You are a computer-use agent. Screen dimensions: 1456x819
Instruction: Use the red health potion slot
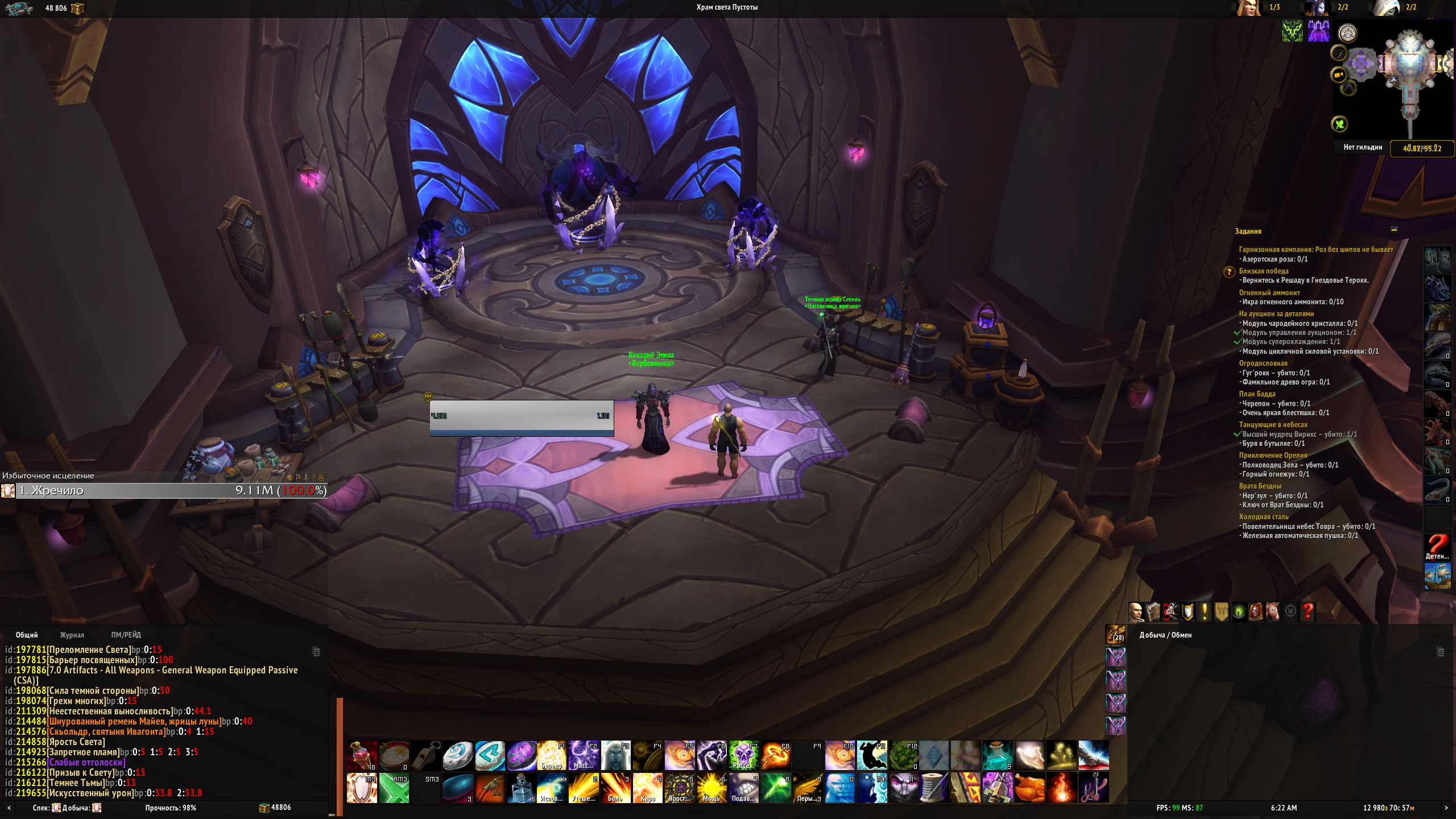click(362, 755)
